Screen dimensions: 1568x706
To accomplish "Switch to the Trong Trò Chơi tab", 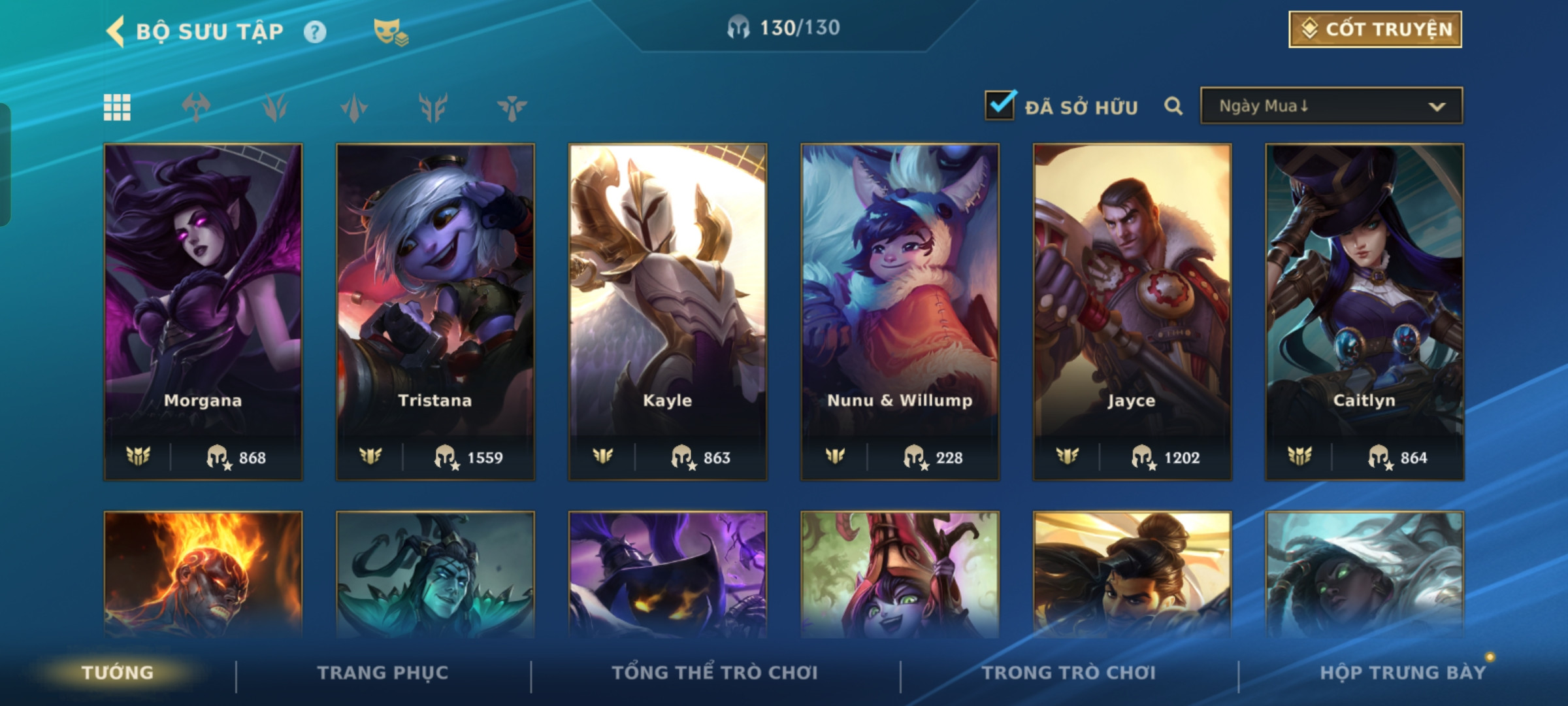I will point(1069,673).
